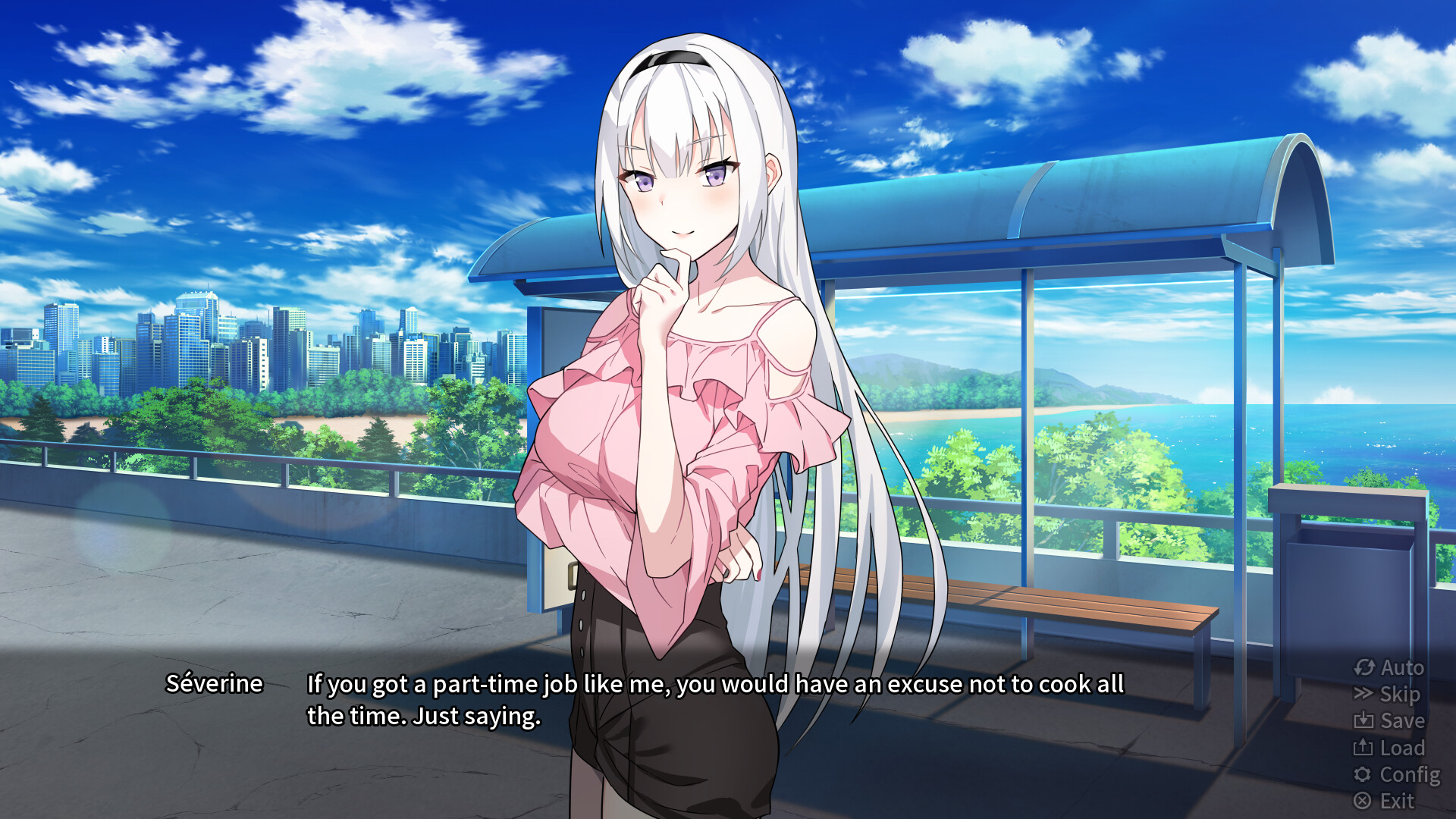Click the Load upload-tray icon
This screenshot has width=1456, height=819.
click(1365, 748)
